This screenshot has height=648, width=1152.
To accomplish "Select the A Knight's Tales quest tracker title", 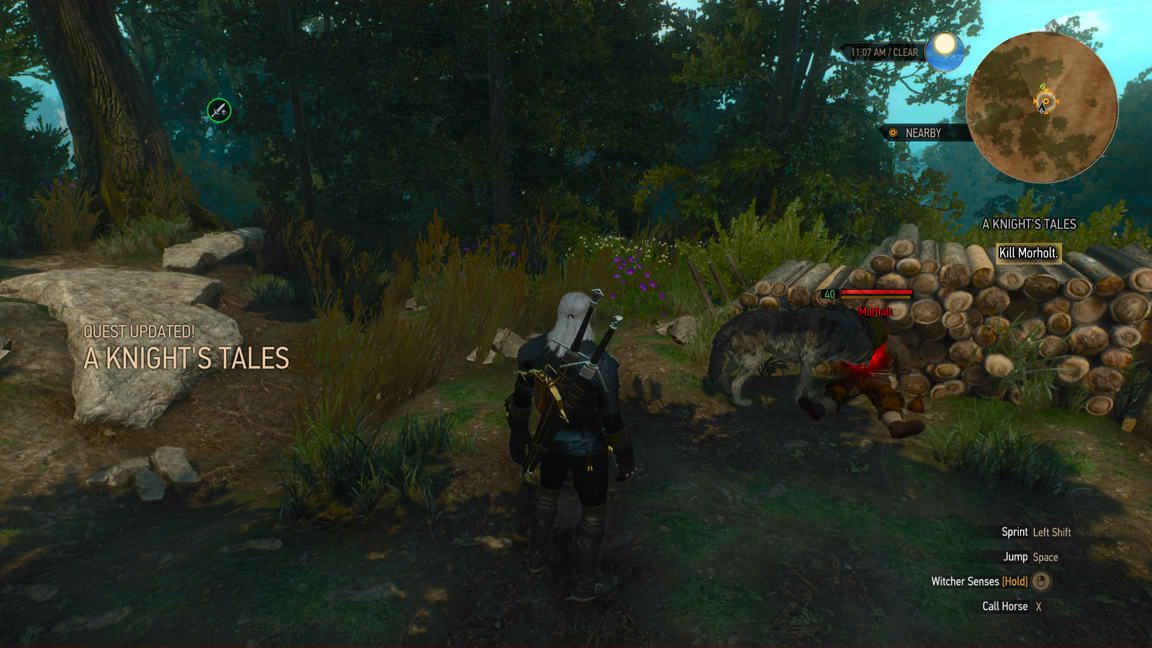I will coord(1028,225).
